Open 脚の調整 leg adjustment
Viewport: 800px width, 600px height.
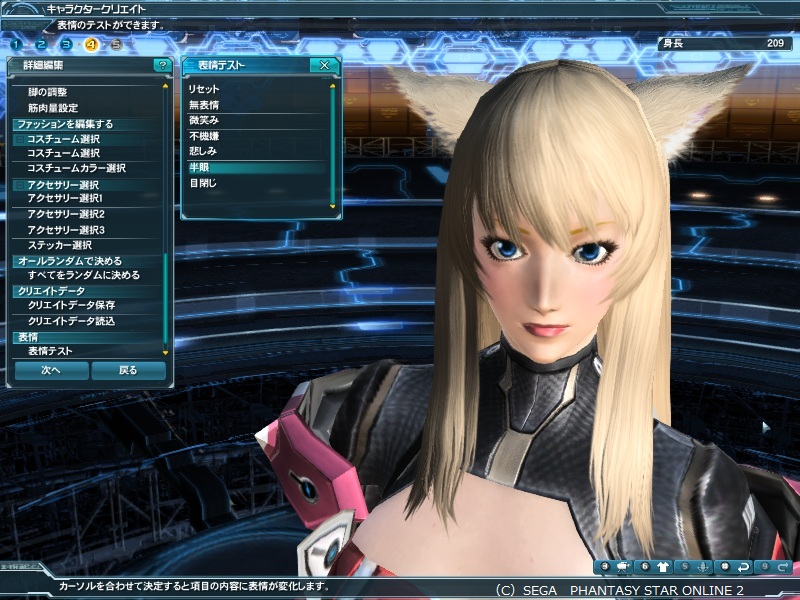coord(47,92)
